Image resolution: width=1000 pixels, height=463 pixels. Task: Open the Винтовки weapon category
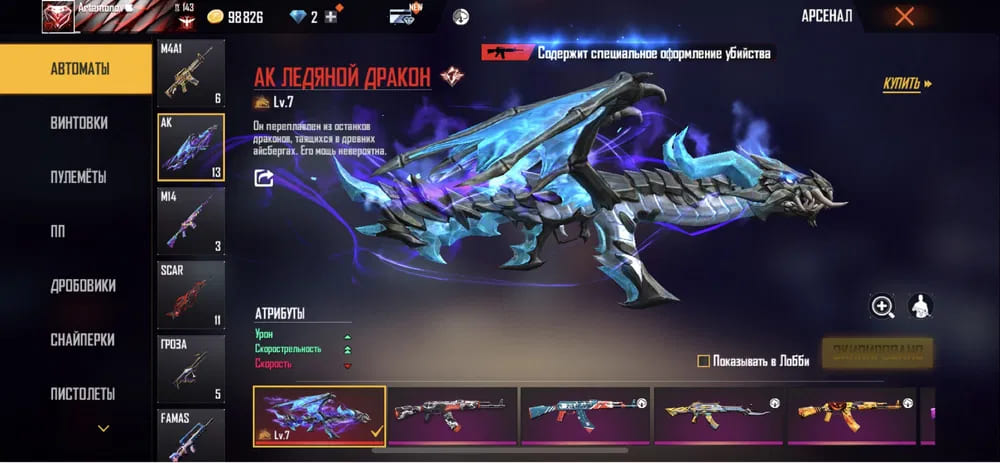point(78,123)
